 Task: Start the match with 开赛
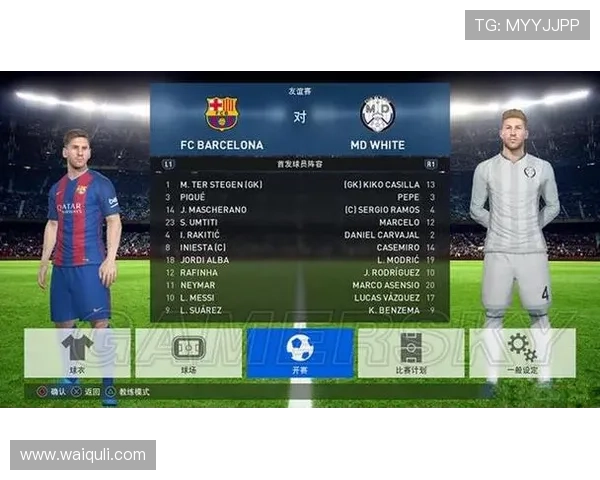click(x=299, y=353)
